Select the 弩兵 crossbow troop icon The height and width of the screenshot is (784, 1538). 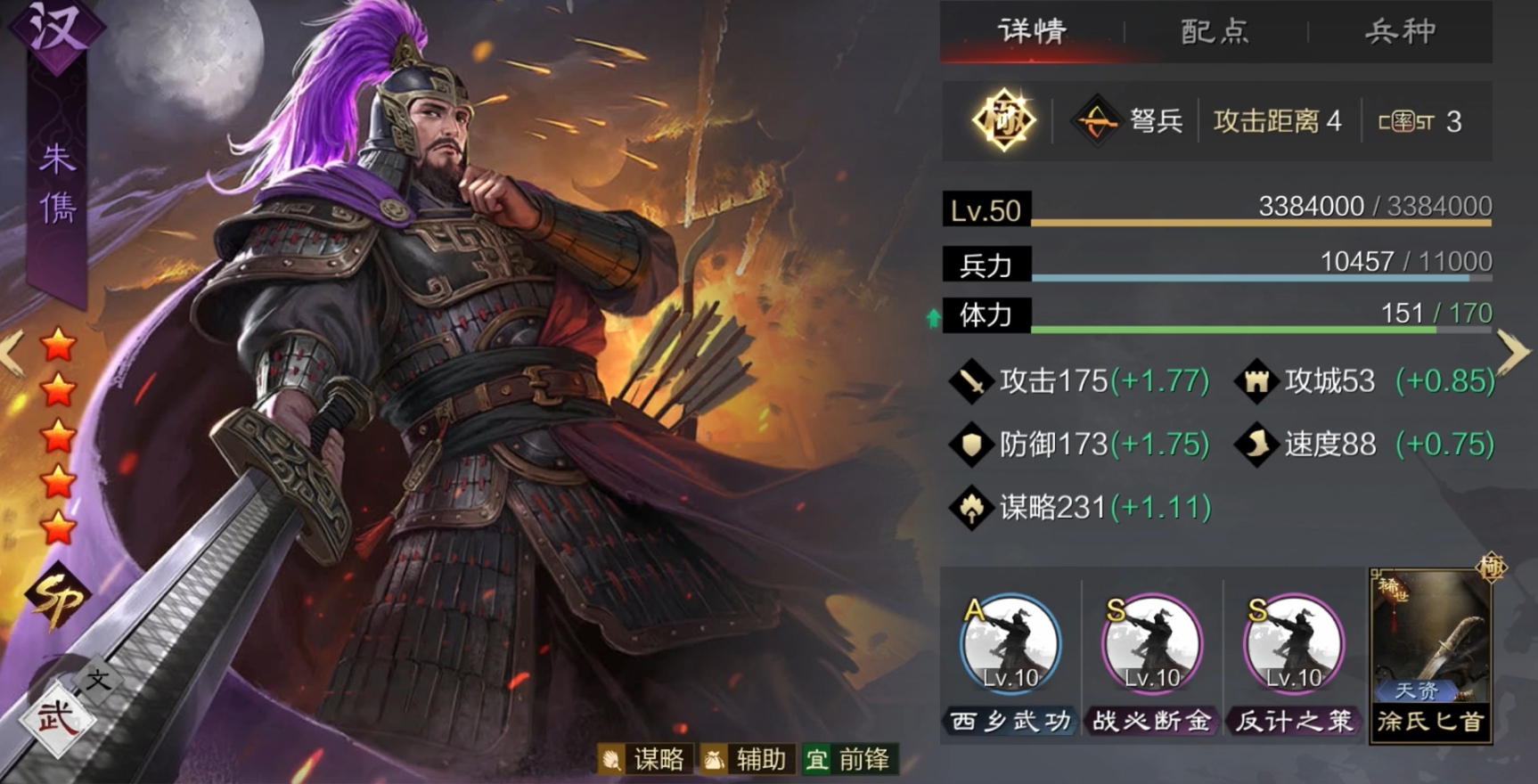point(1098,121)
